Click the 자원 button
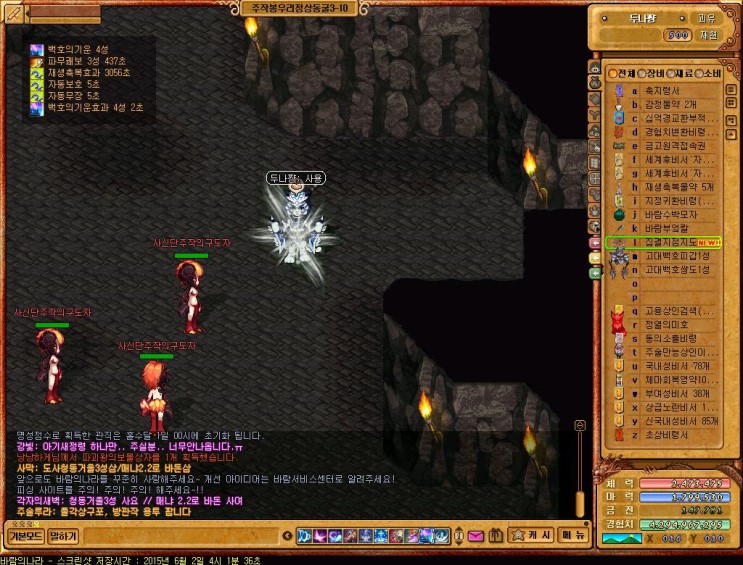Viewport: 743px width, 565px height. coord(707,35)
